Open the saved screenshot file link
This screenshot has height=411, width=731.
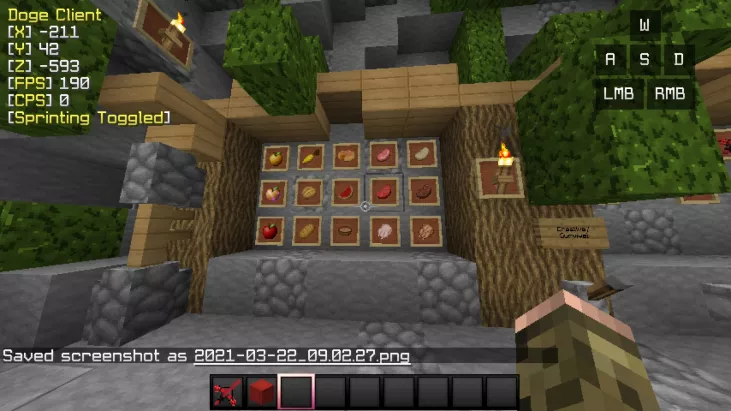click(x=301, y=356)
